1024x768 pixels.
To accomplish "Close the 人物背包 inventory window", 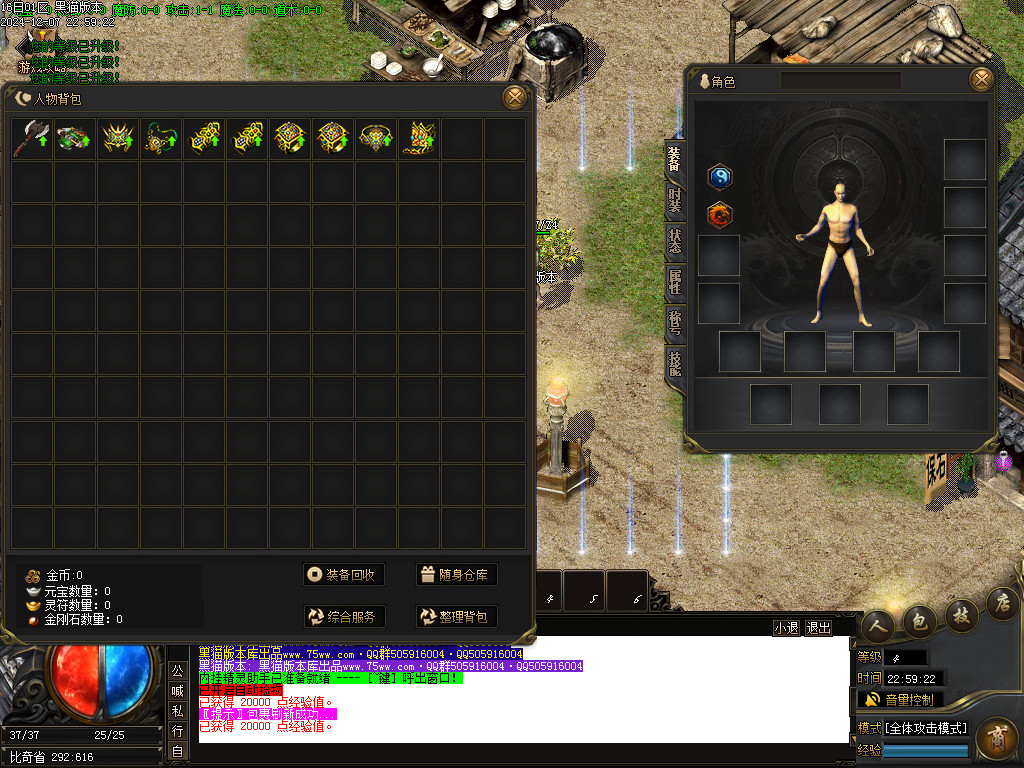I will point(514,97).
